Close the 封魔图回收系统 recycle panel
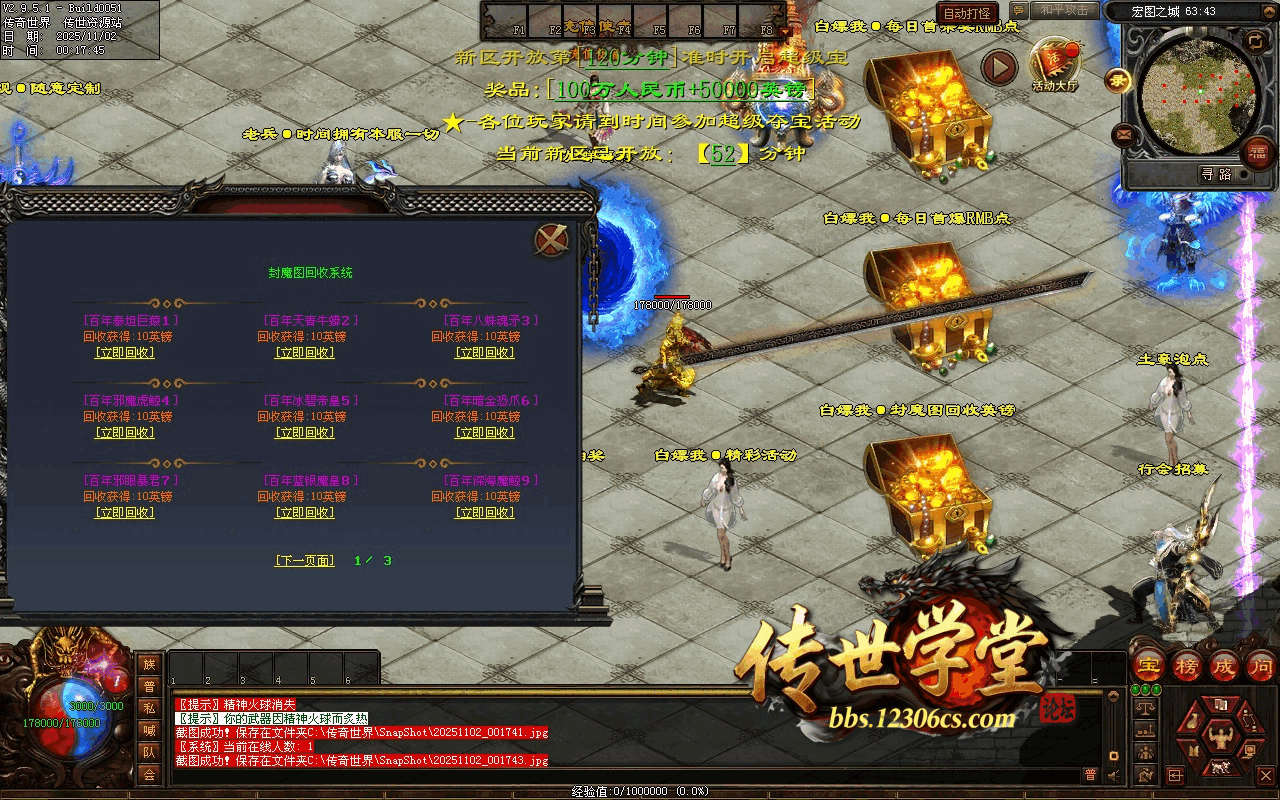 click(551, 240)
